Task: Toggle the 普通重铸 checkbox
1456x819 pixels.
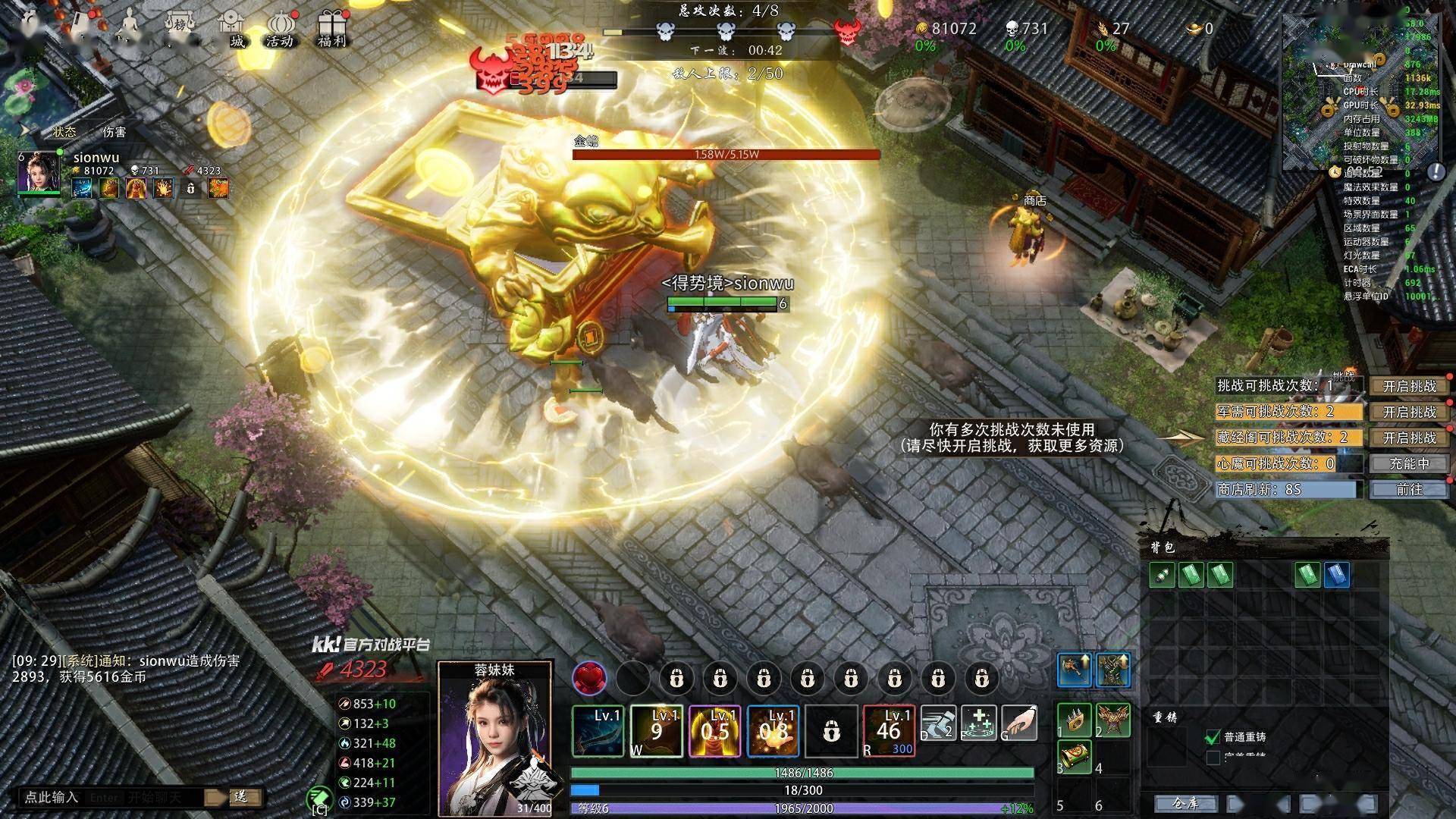Action: [1213, 737]
